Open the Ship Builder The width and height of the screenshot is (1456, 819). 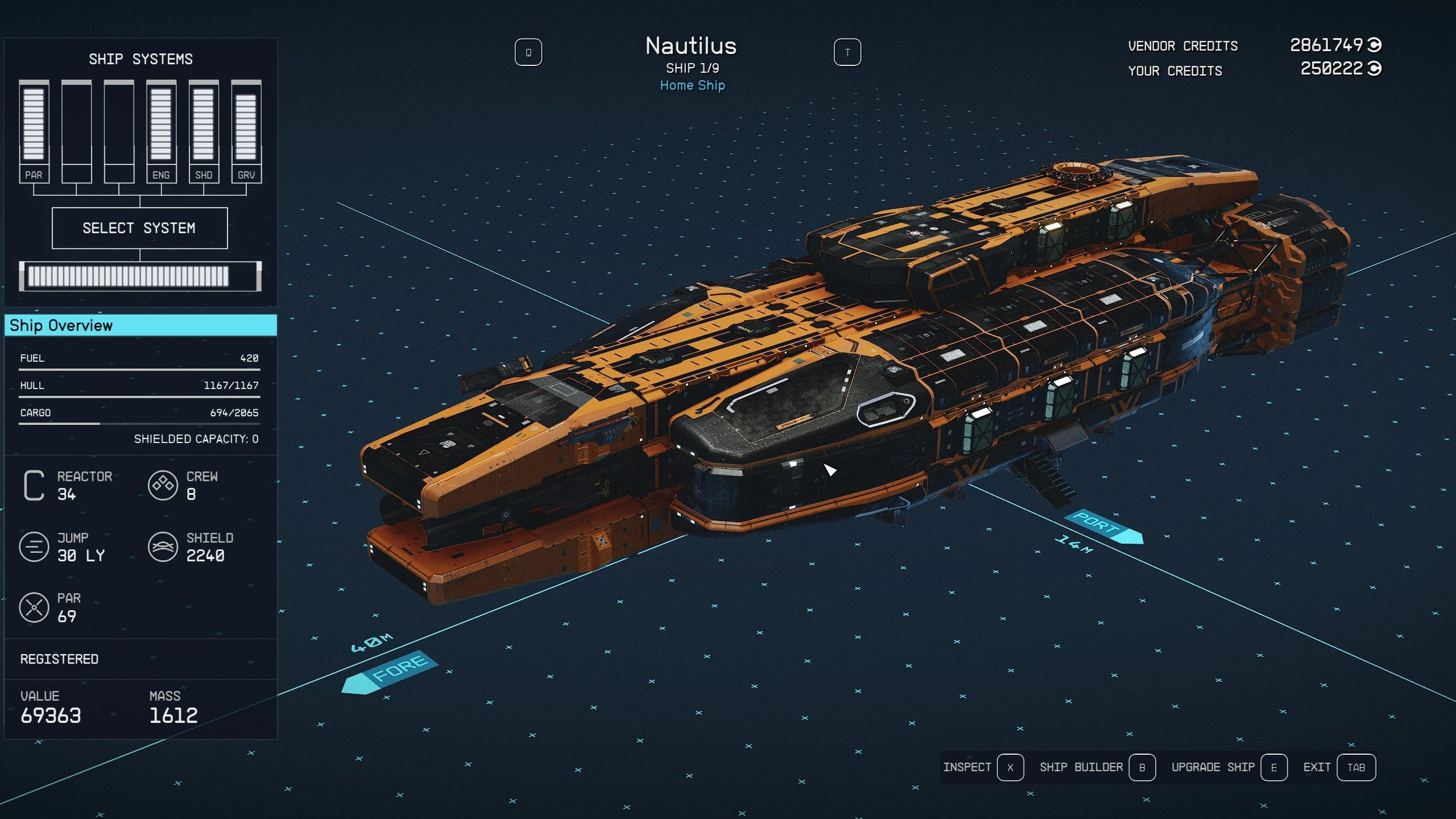pyautogui.click(x=1097, y=767)
